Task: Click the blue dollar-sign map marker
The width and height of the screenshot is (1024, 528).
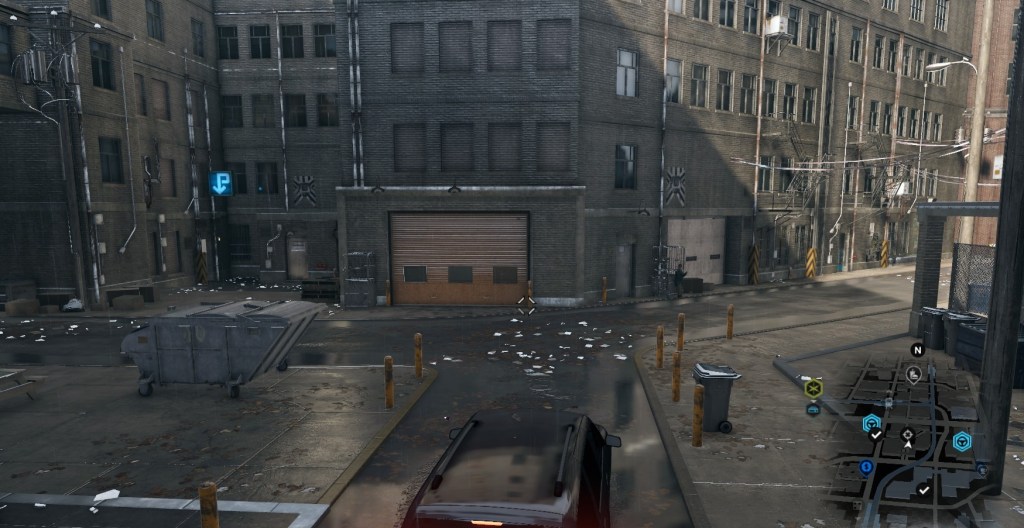Action: [x=866, y=467]
